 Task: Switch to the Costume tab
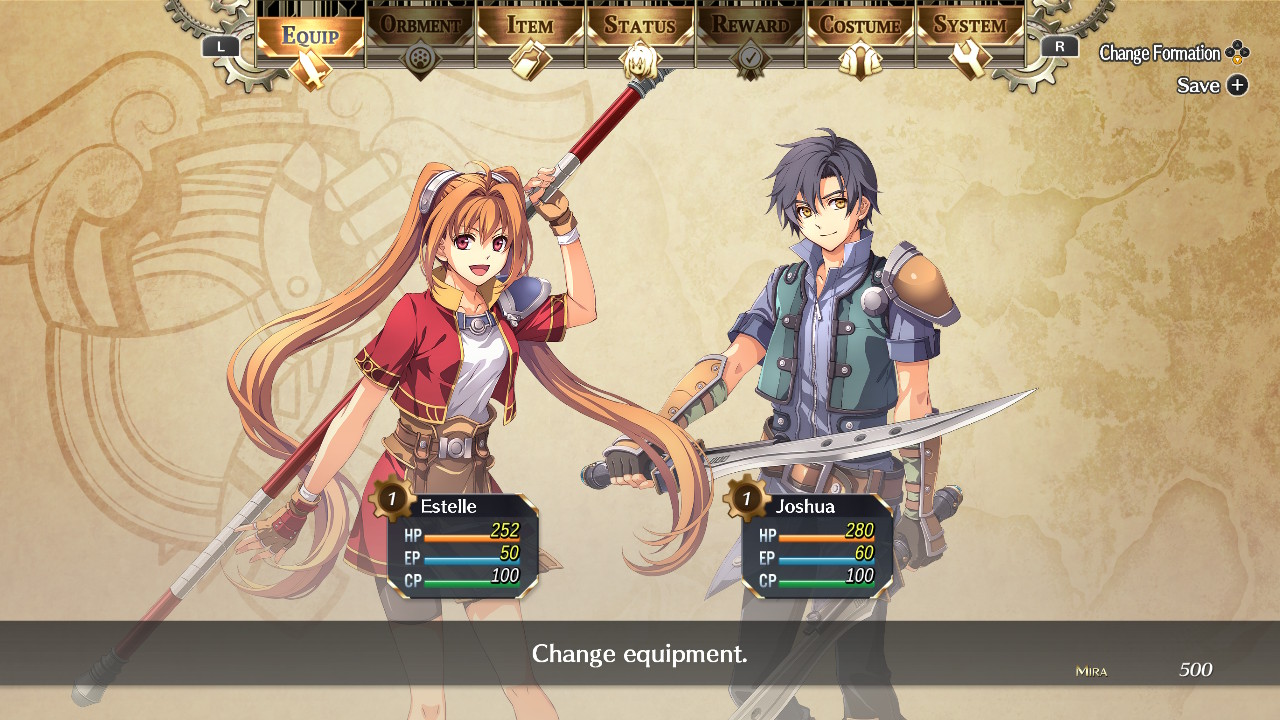click(860, 26)
